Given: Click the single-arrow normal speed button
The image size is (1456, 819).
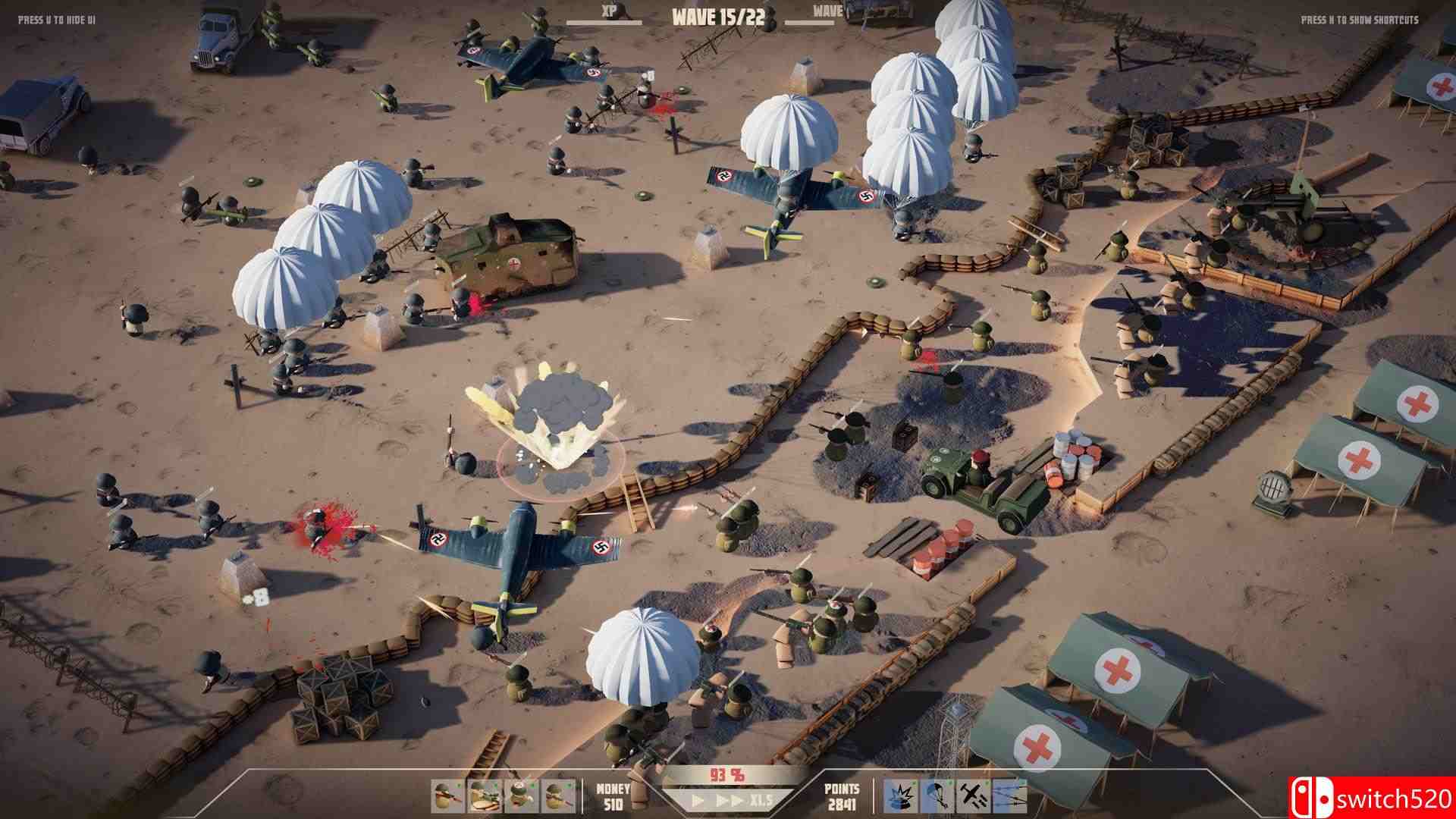Looking at the screenshot, I should (x=697, y=802).
